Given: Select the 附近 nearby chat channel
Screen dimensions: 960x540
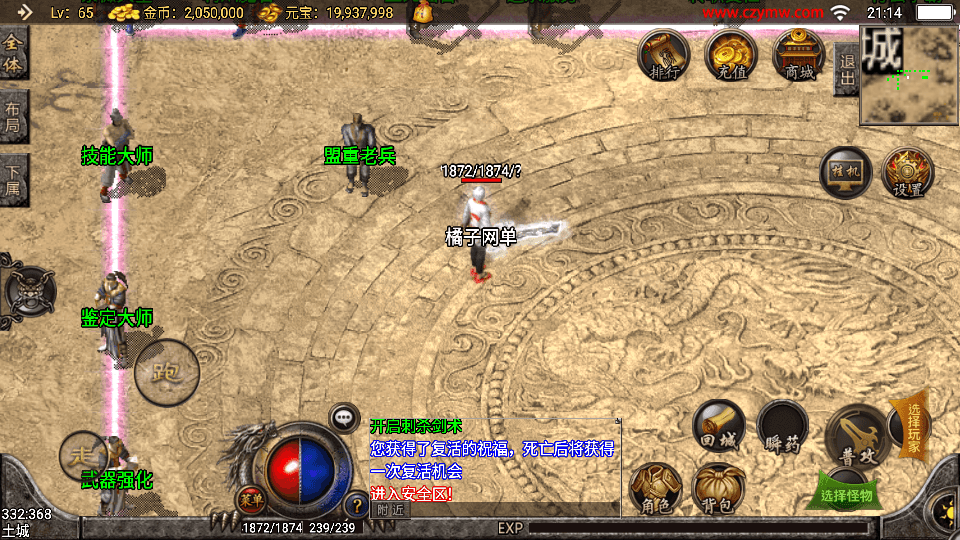Looking at the screenshot, I should [390, 509].
